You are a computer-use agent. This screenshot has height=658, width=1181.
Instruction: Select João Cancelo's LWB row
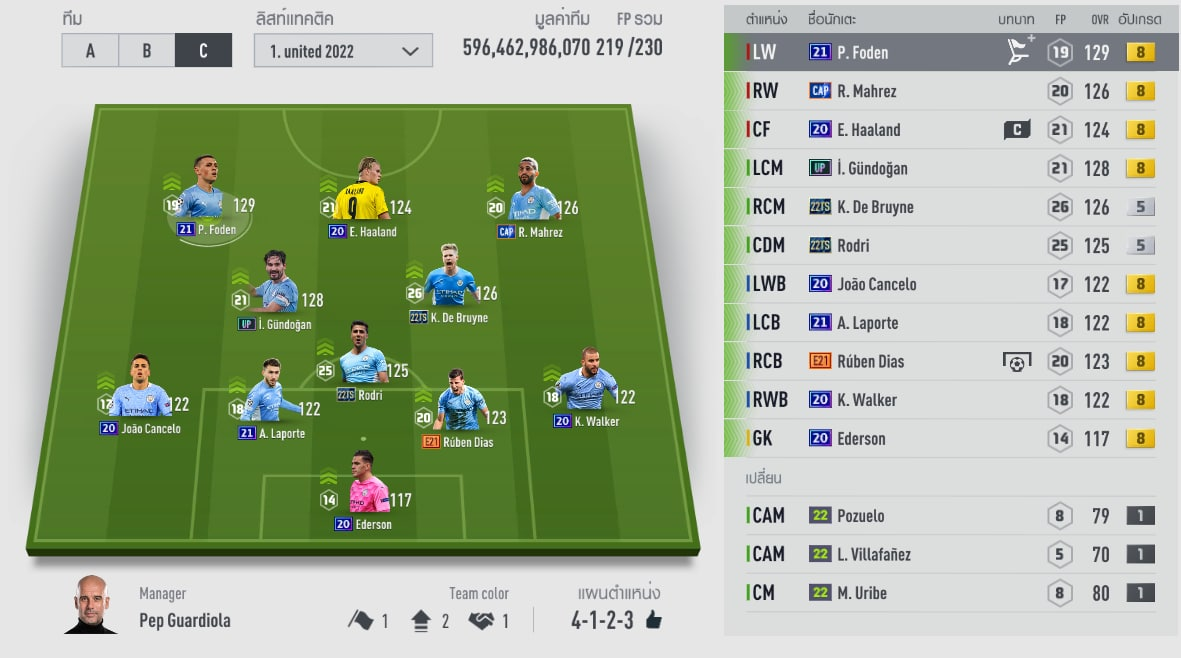coord(940,284)
